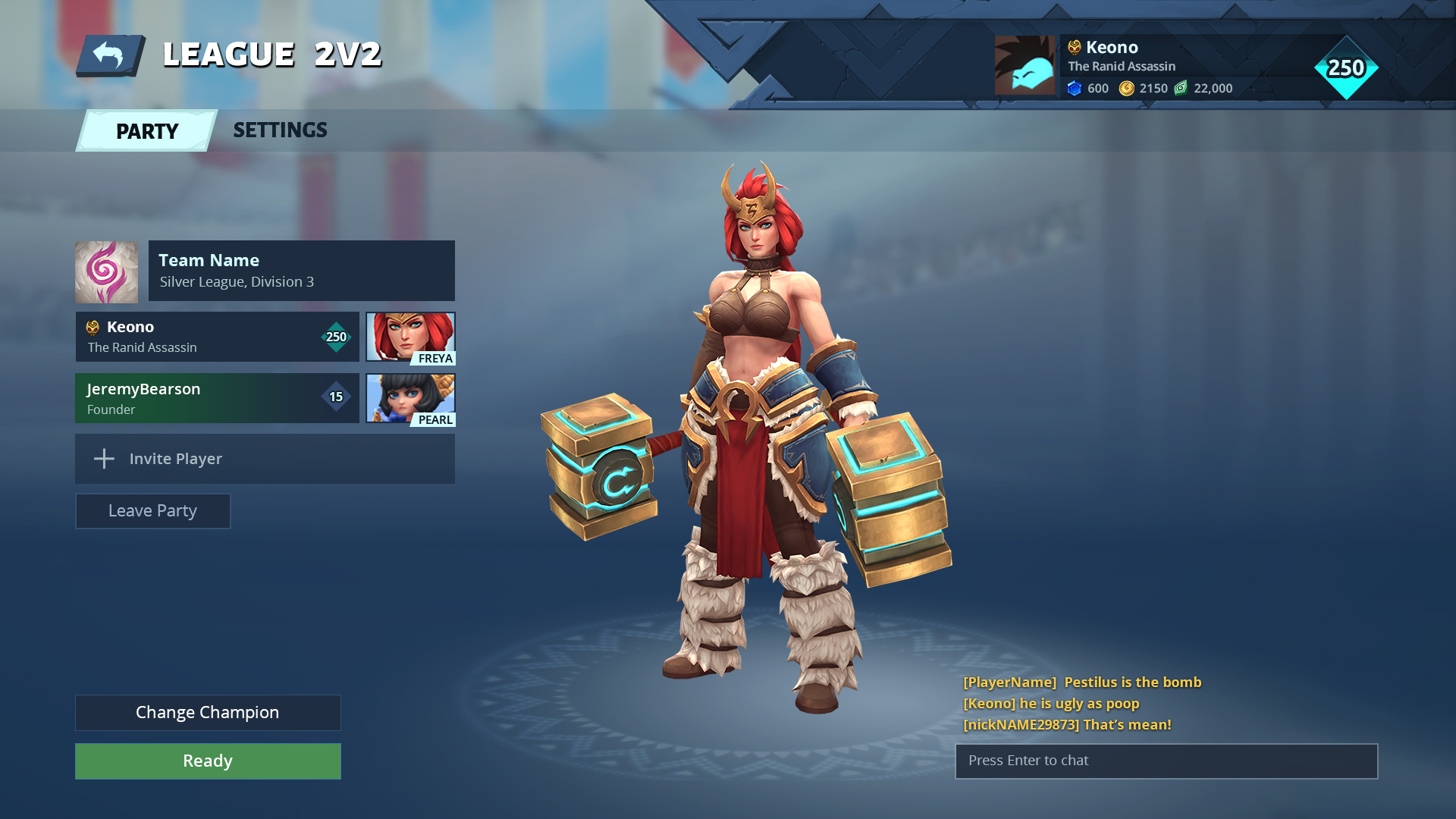Image resolution: width=1456 pixels, height=819 pixels.
Task: Switch to the Settings tab
Action: click(280, 130)
